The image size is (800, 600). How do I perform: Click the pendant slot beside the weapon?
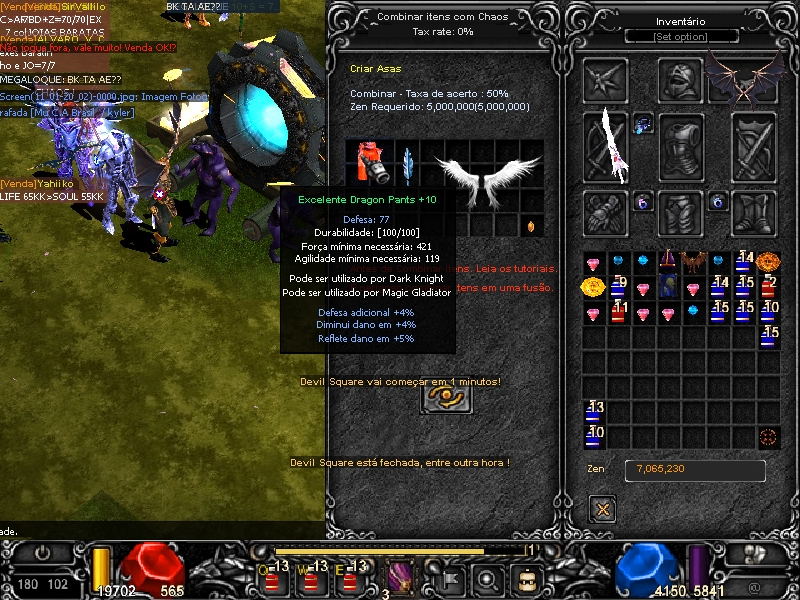coord(643,125)
